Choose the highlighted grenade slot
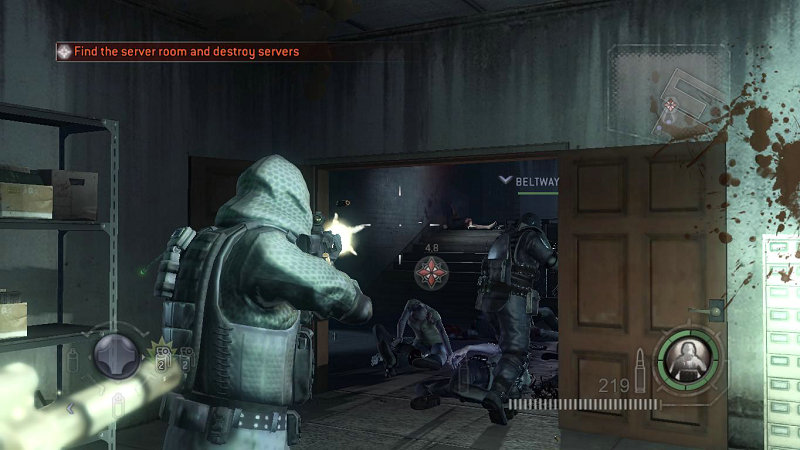This screenshot has height=450, width=800. tap(161, 355)
